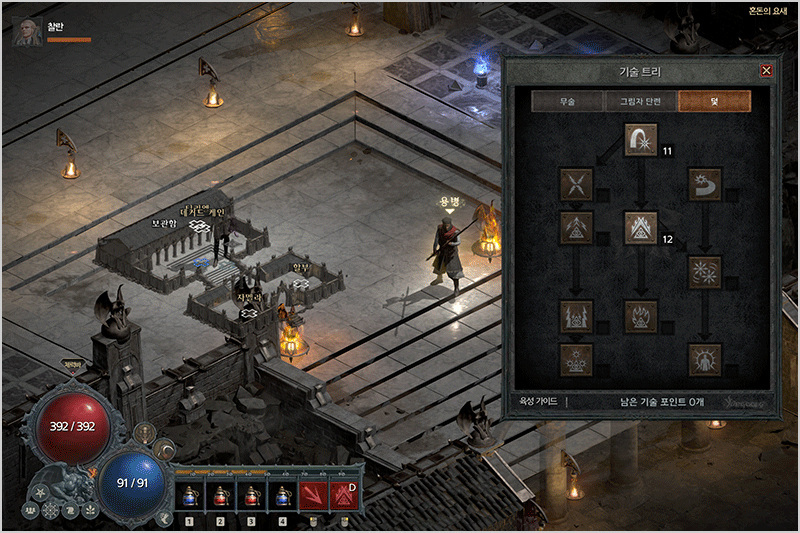Choose the Blade Fury spinning stars skill

coord(704,272)
